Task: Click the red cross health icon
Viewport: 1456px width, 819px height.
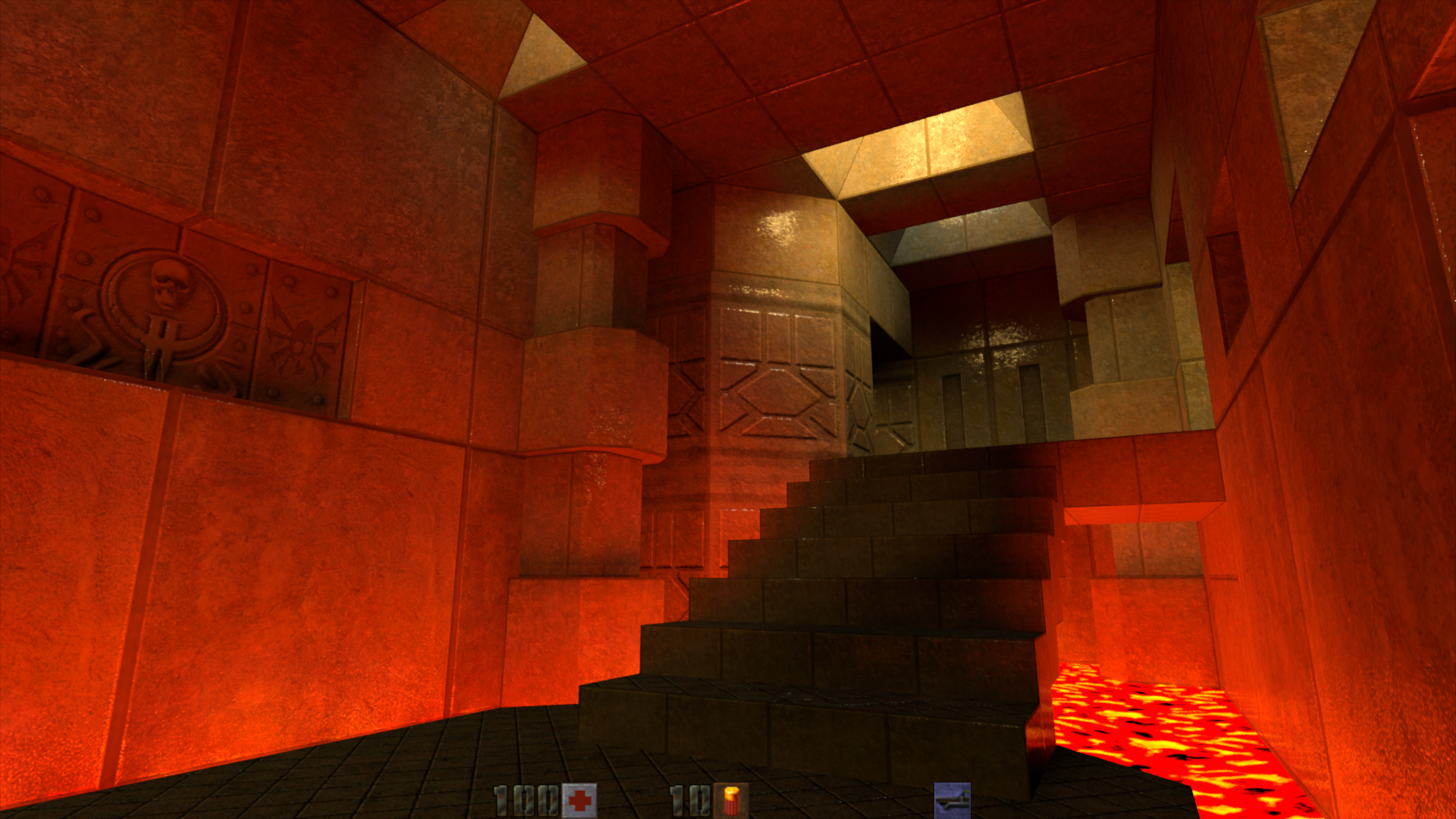Action: click(x=579, y=801)
